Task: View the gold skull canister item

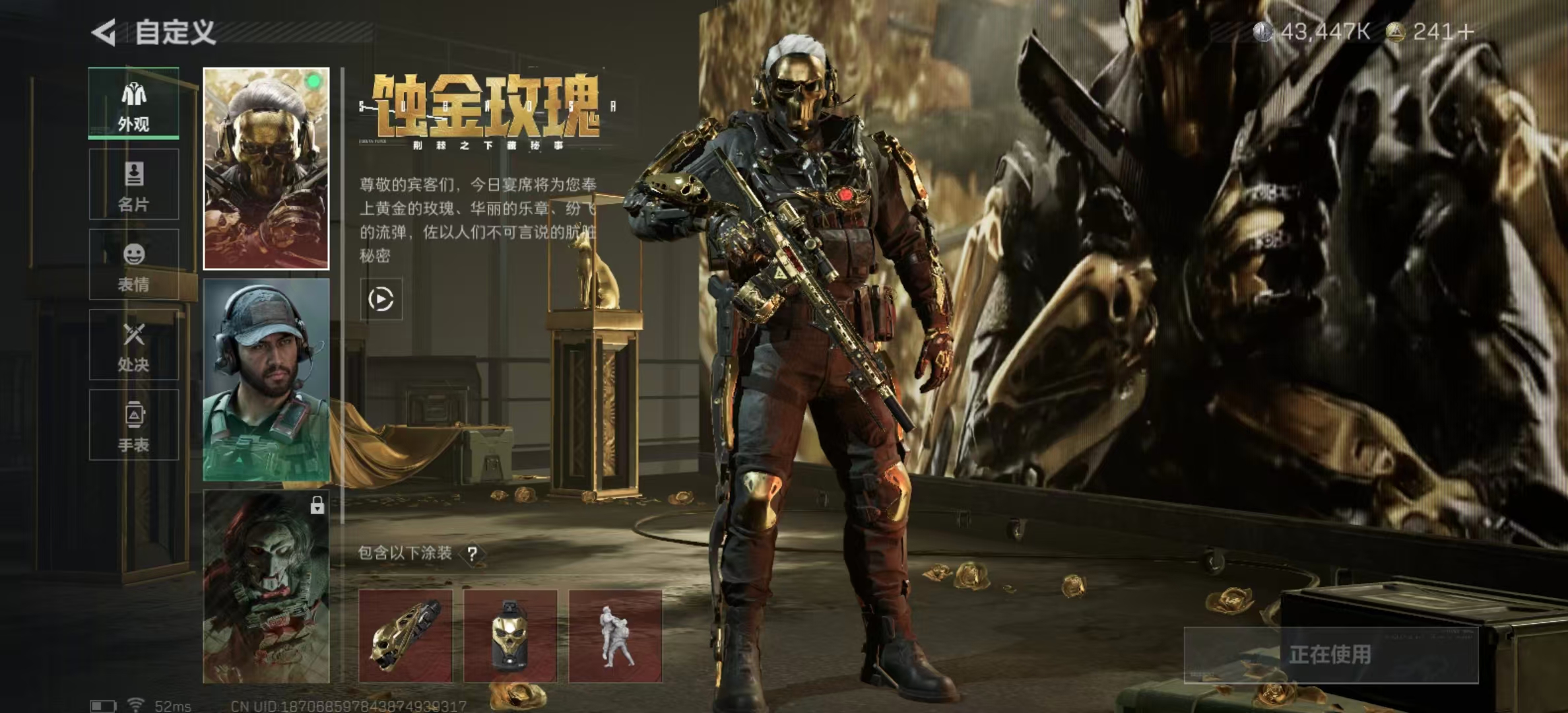Action: point(510,636)
